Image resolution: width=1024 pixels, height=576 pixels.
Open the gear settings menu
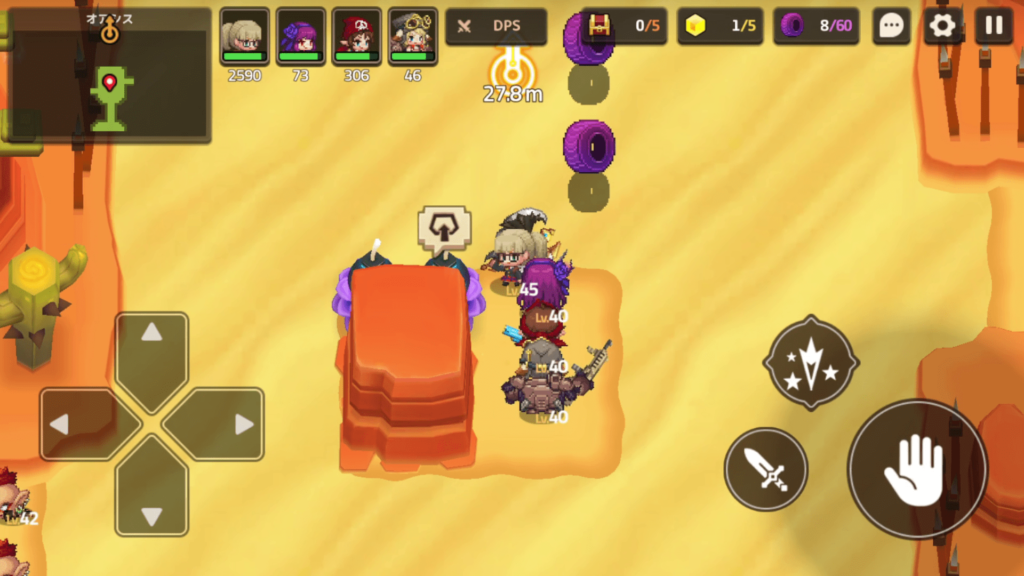click(x=942, y=26)
